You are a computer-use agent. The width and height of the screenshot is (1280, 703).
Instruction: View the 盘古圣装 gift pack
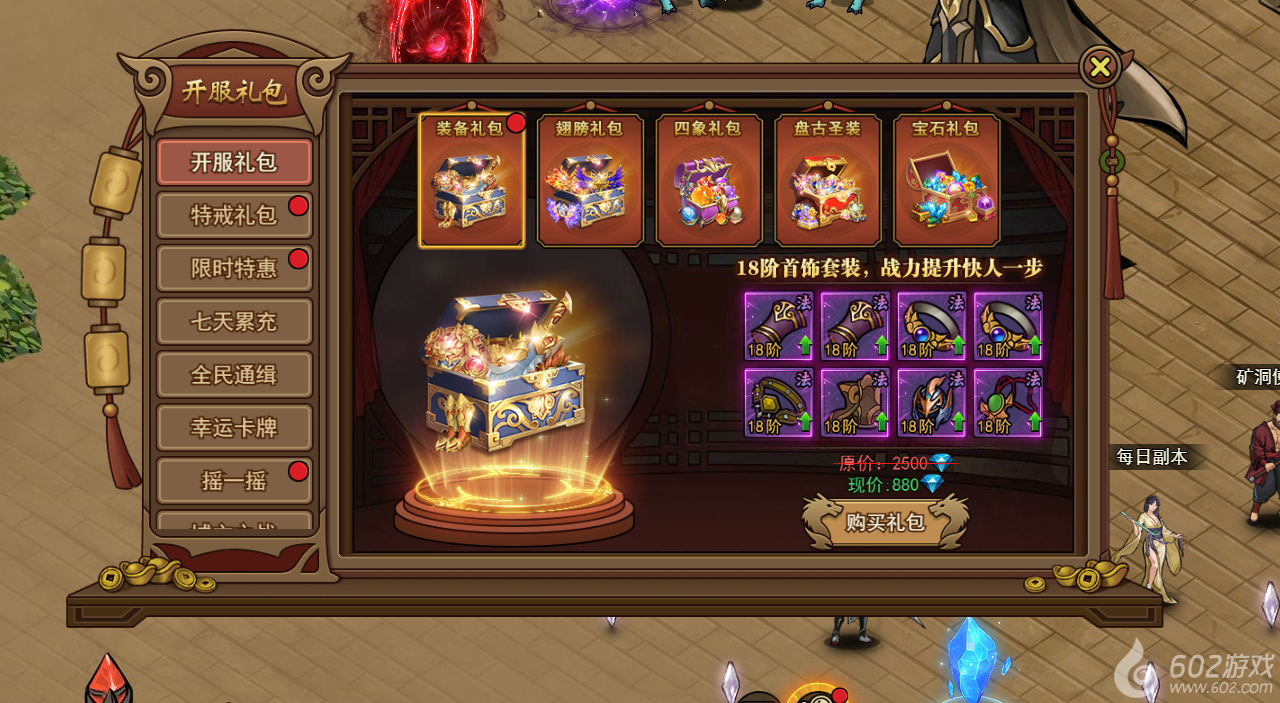(x=828, y=180)
